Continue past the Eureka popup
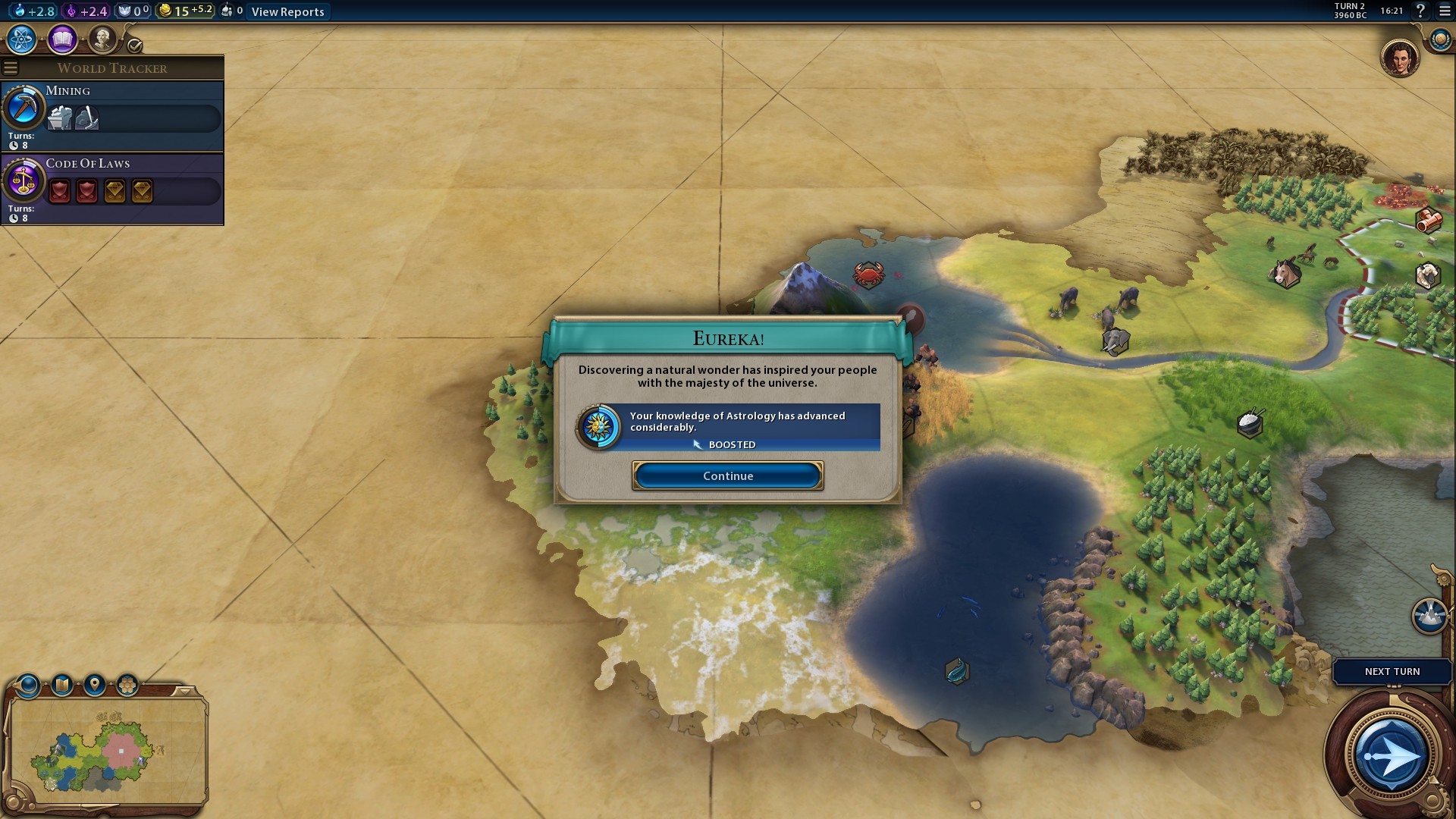 pyautogui.click(x=727, y=476)
